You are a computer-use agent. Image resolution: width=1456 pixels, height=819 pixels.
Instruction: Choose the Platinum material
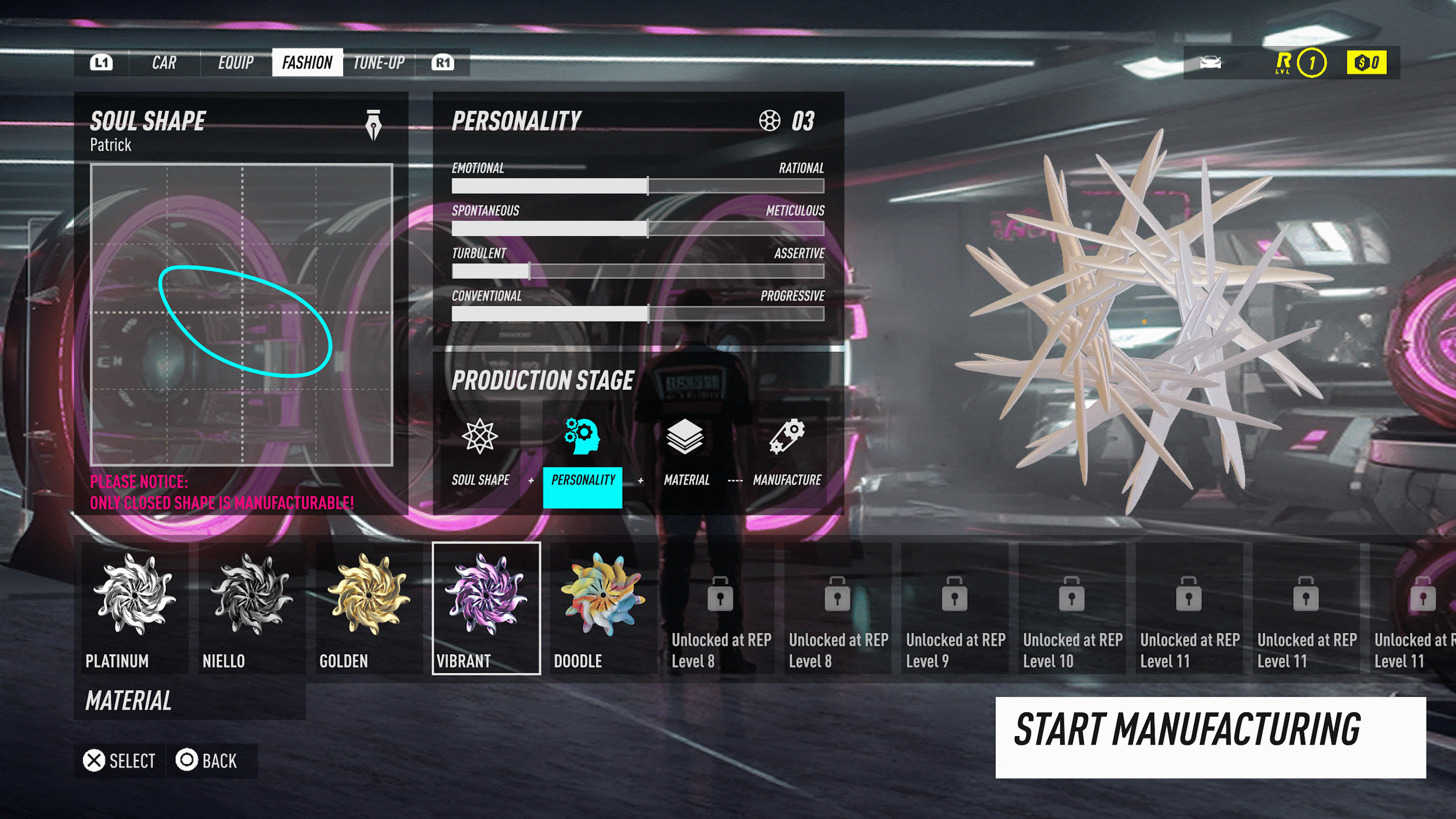[134, 608]
